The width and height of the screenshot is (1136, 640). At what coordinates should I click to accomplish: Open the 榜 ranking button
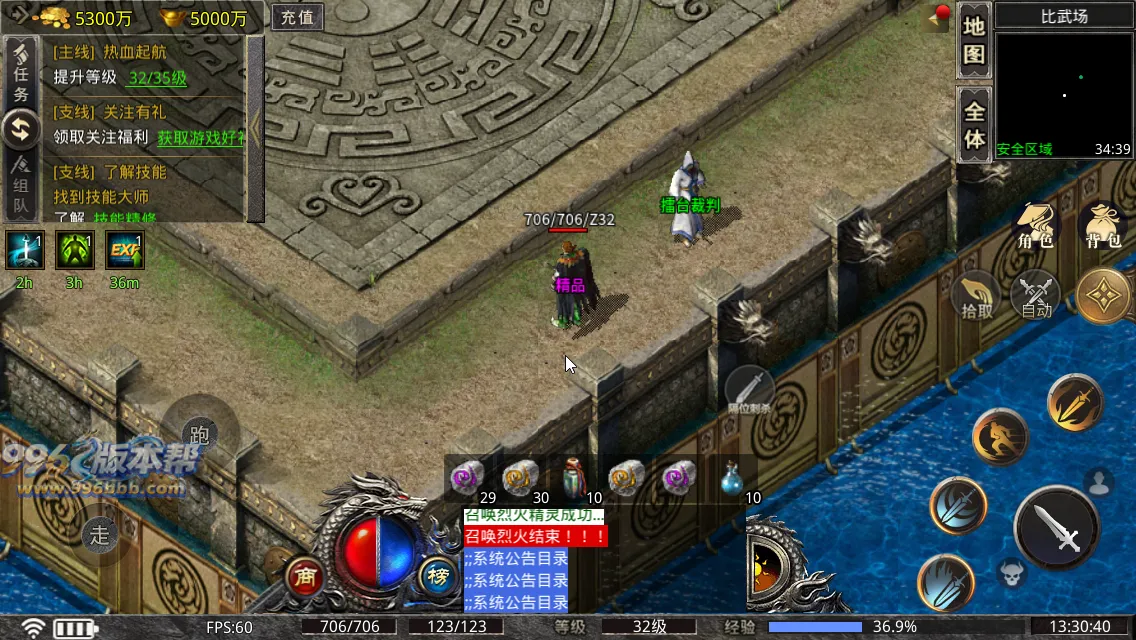click(x=437, y=576)
